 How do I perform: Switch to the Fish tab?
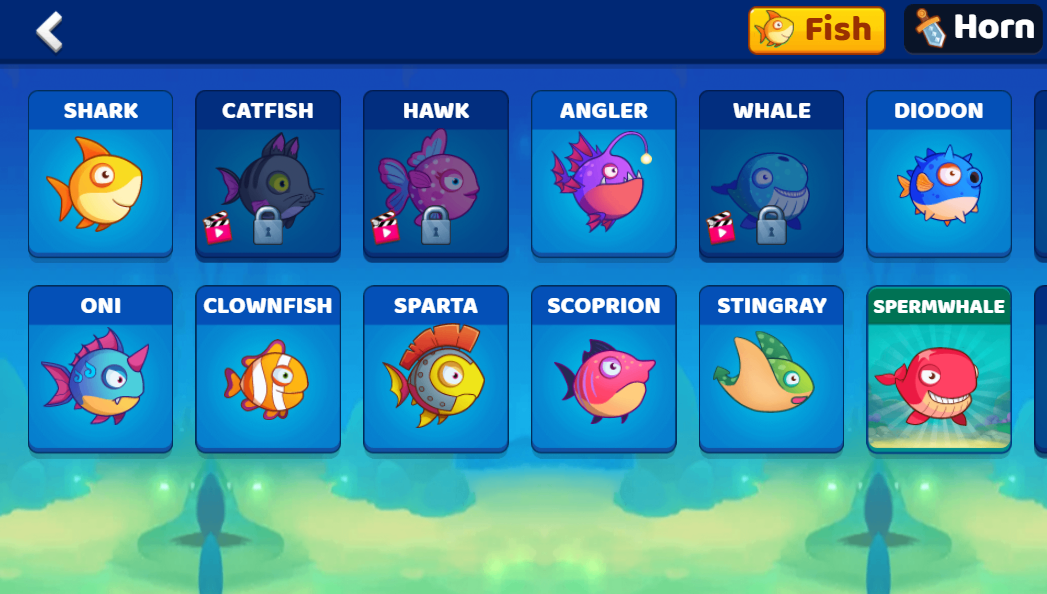click(x=816, y=30)
